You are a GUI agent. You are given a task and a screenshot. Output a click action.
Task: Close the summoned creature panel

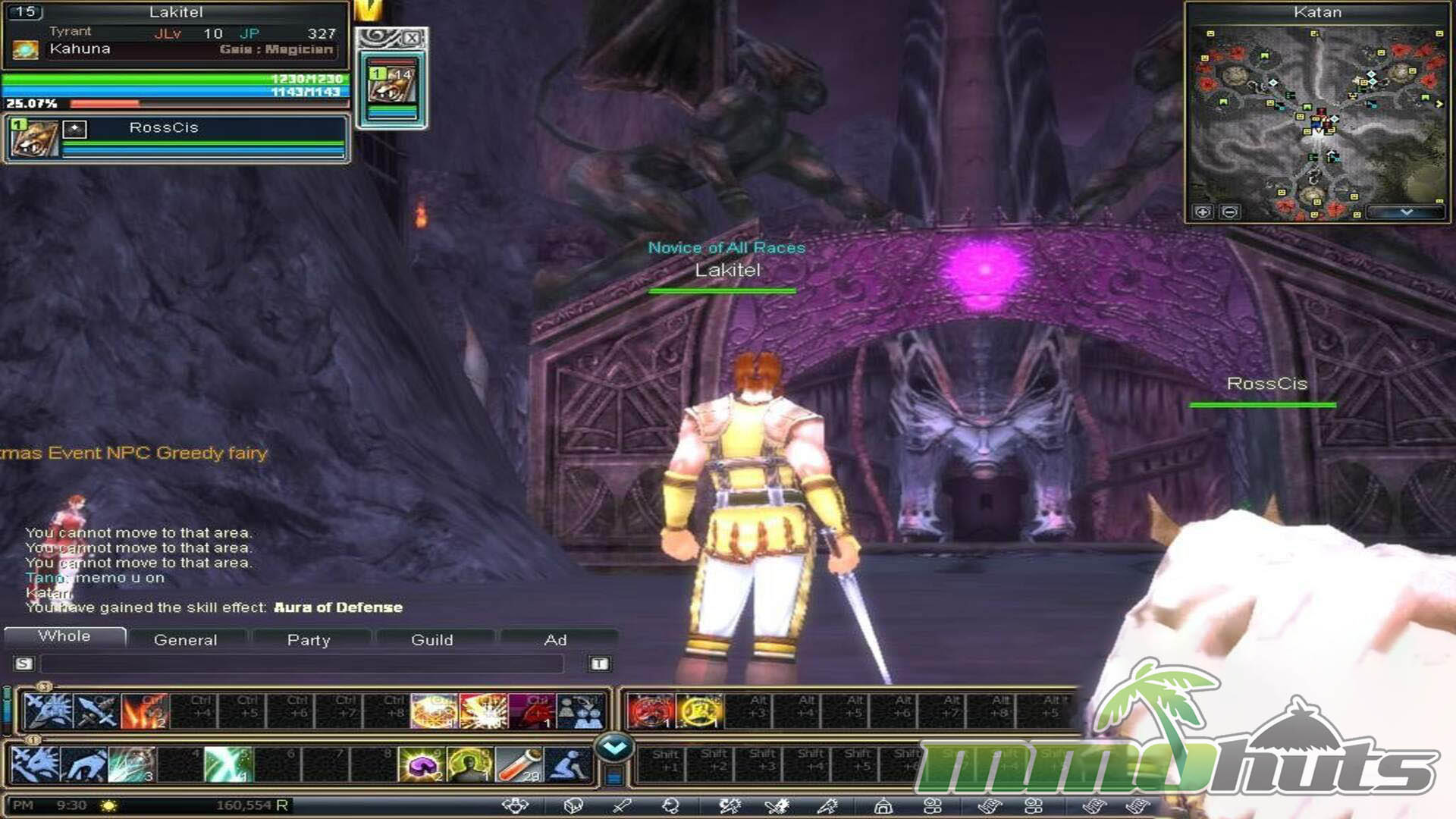[x=412, y=38]
